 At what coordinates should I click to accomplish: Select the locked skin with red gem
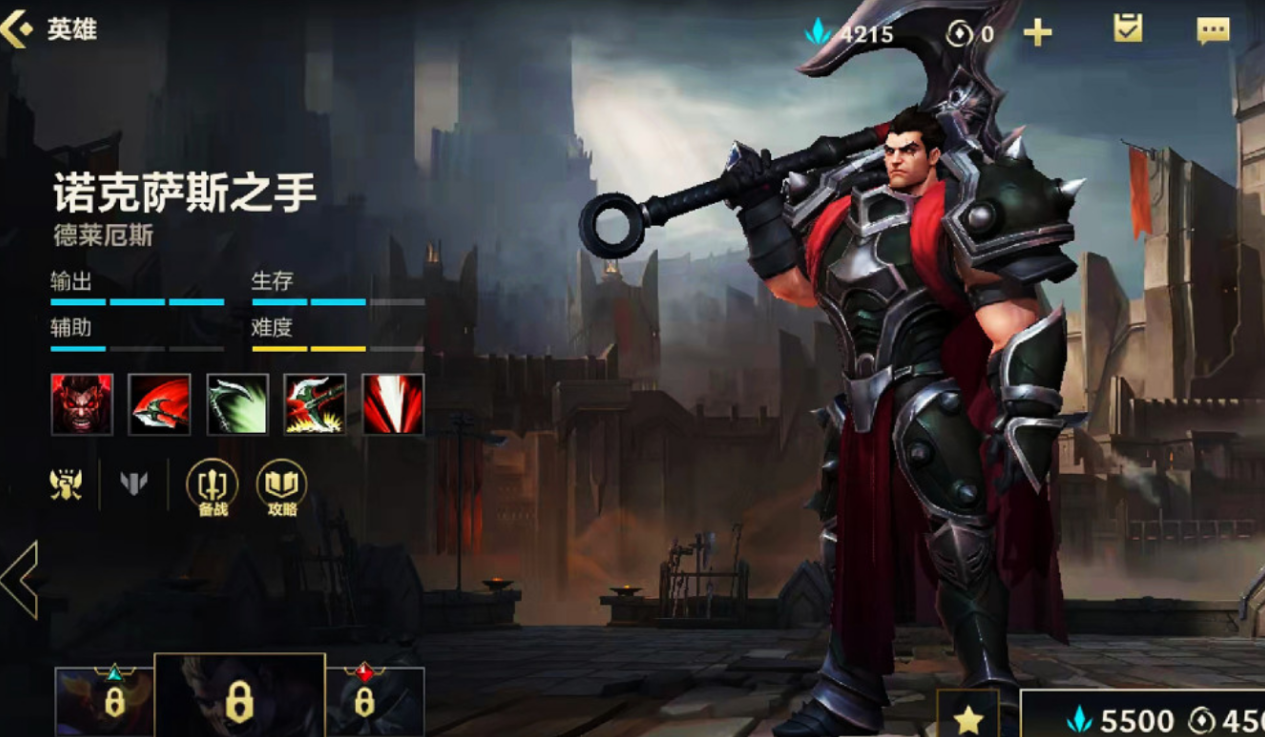[374, 701]
